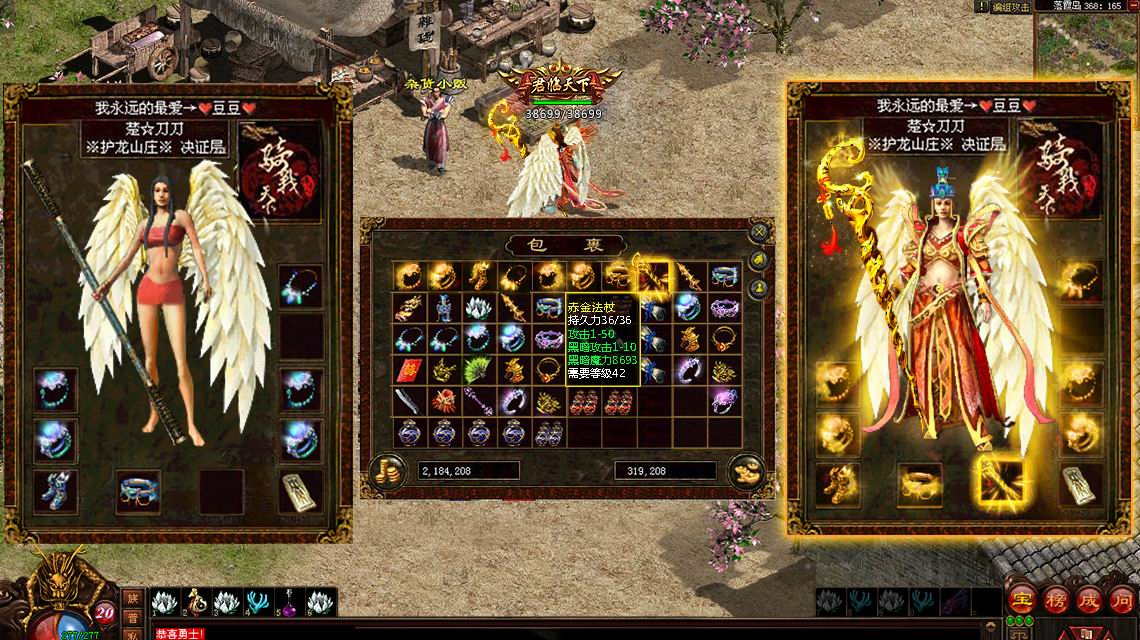Select the highlighted golden staff equipment slot

pos(999,482)
